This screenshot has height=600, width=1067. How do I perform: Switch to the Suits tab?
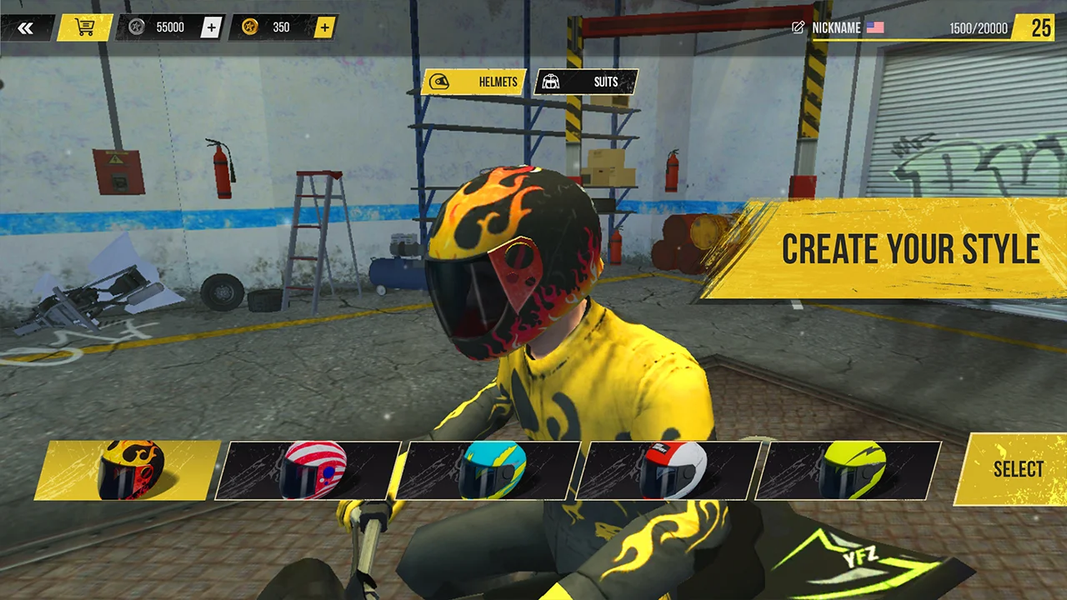[x=587, y=82]
